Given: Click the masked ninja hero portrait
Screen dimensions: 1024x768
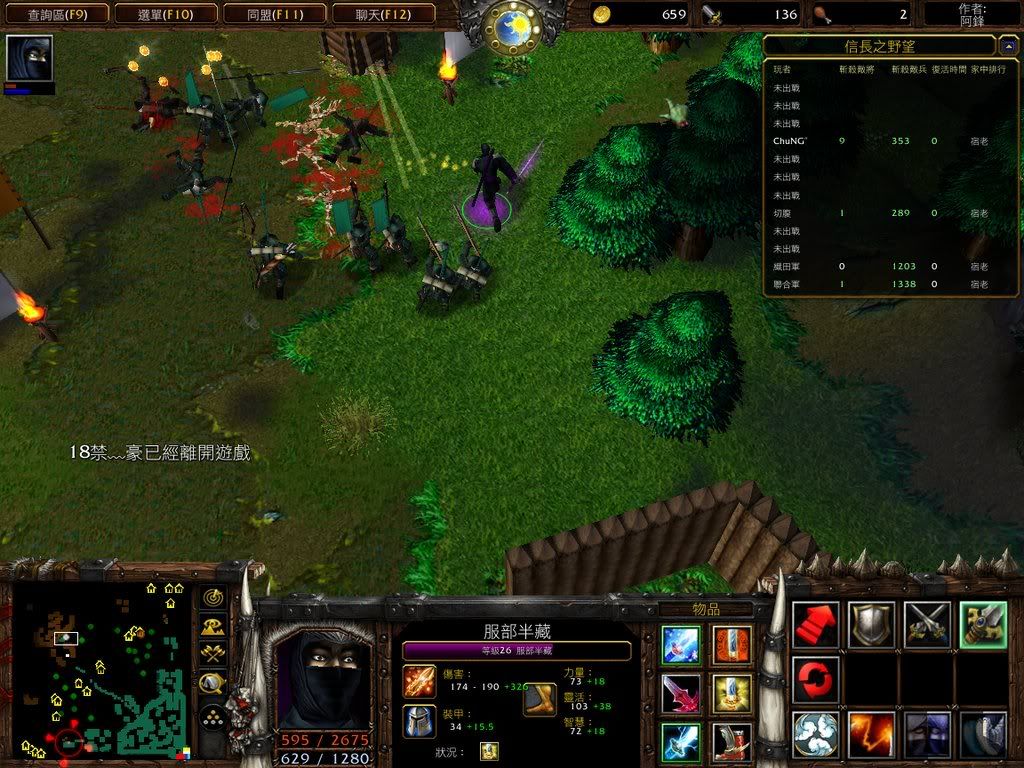Looking at the screenshot, I should coord(322,680).
